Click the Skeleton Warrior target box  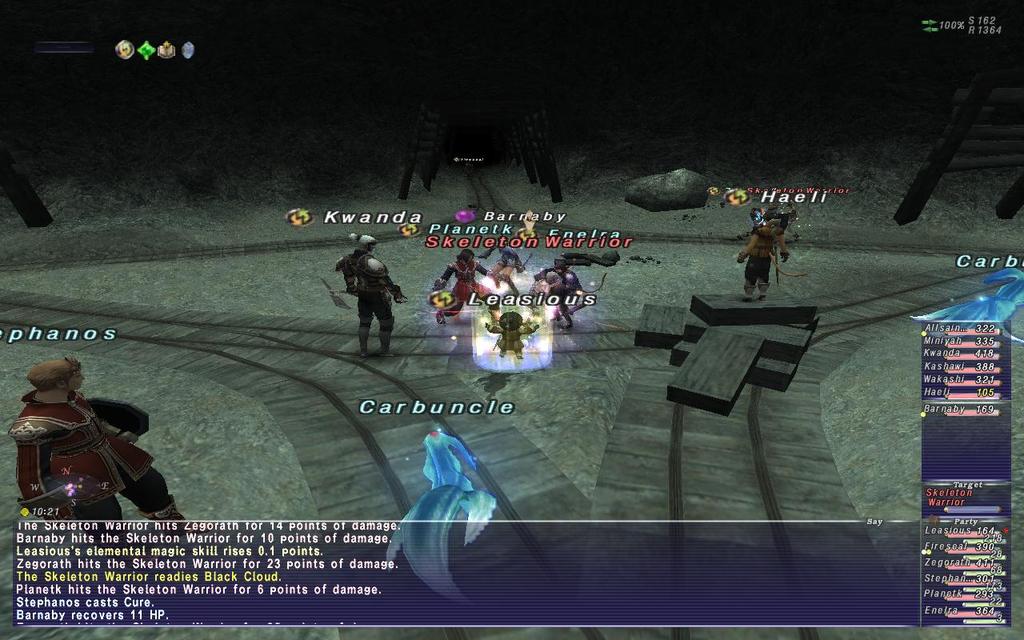966,497
